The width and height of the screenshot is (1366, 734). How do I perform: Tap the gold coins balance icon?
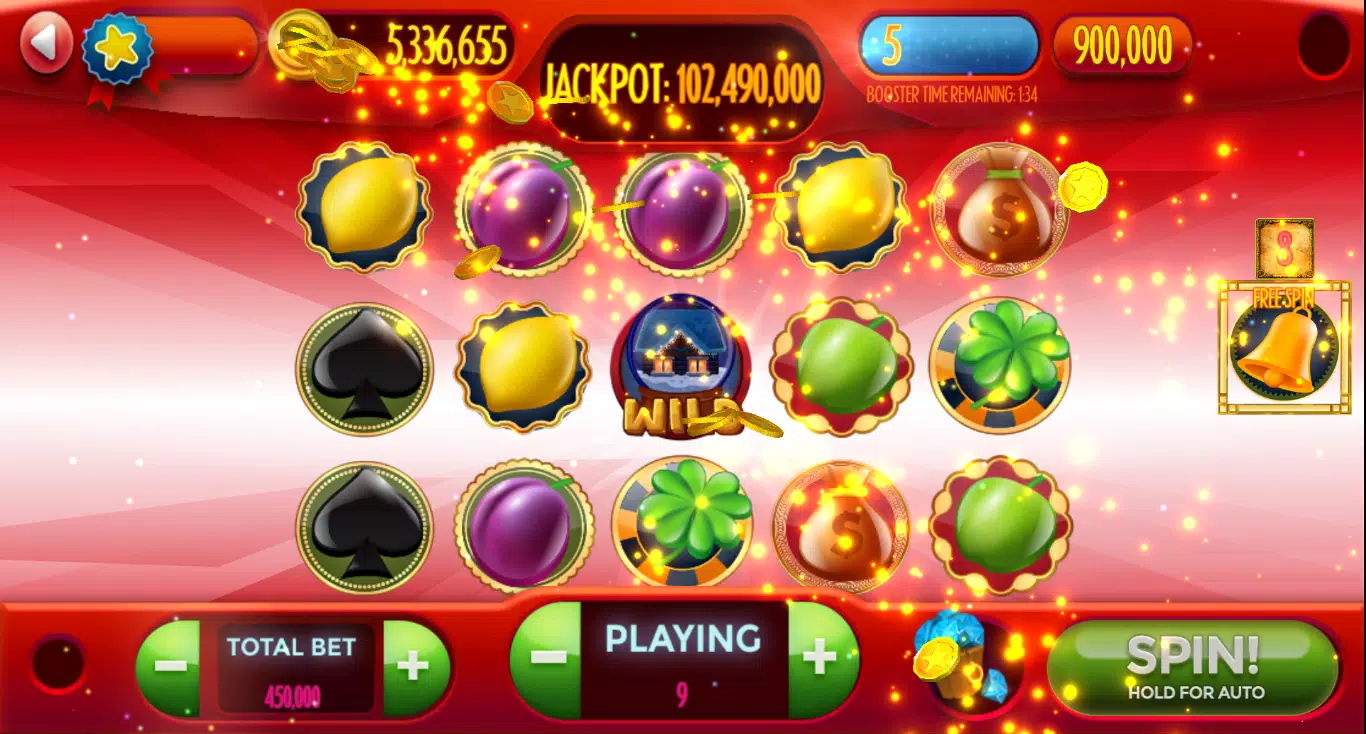(x=308, y=45)
